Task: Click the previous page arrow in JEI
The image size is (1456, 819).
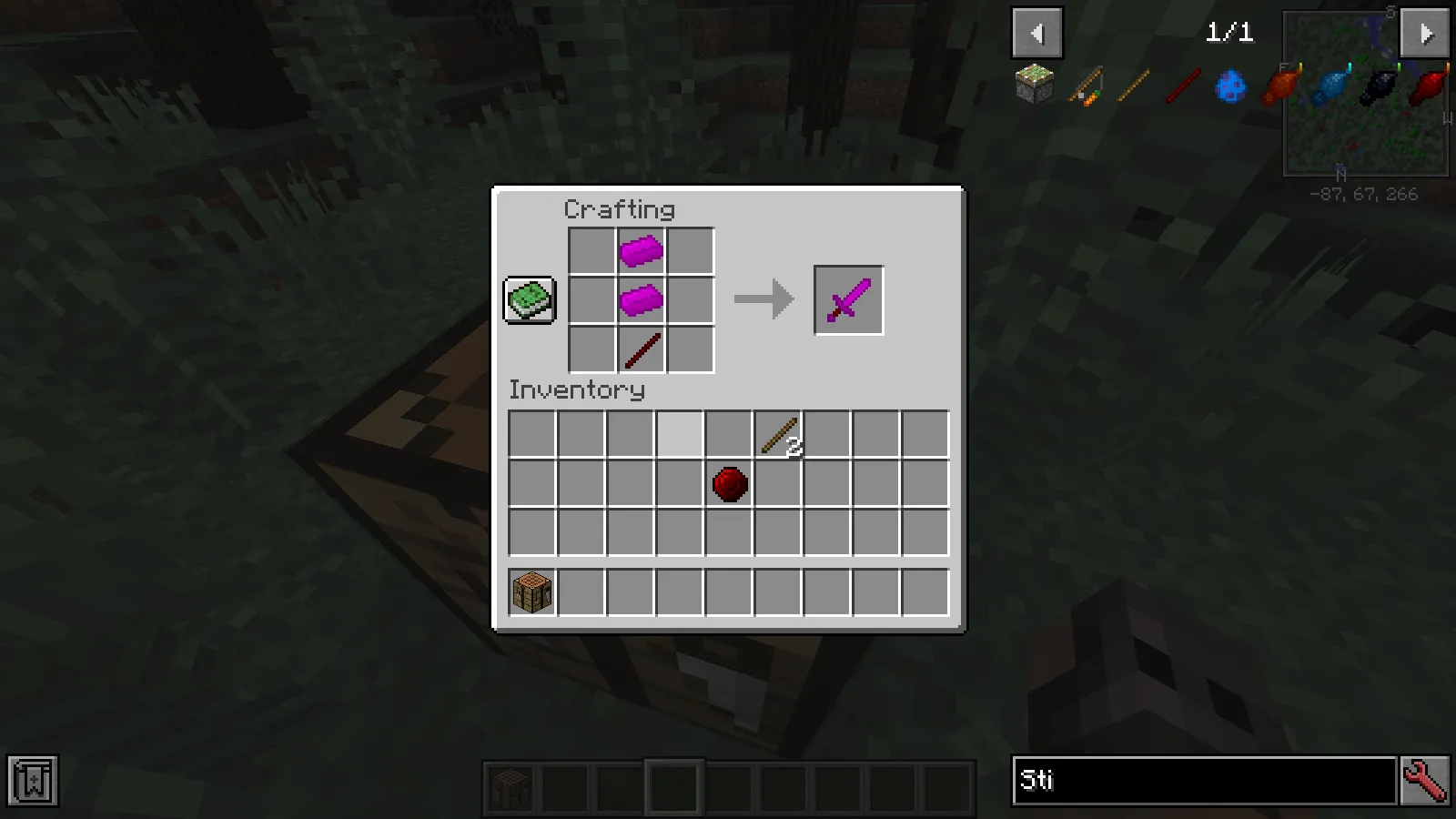Action: coord(1038,33)
